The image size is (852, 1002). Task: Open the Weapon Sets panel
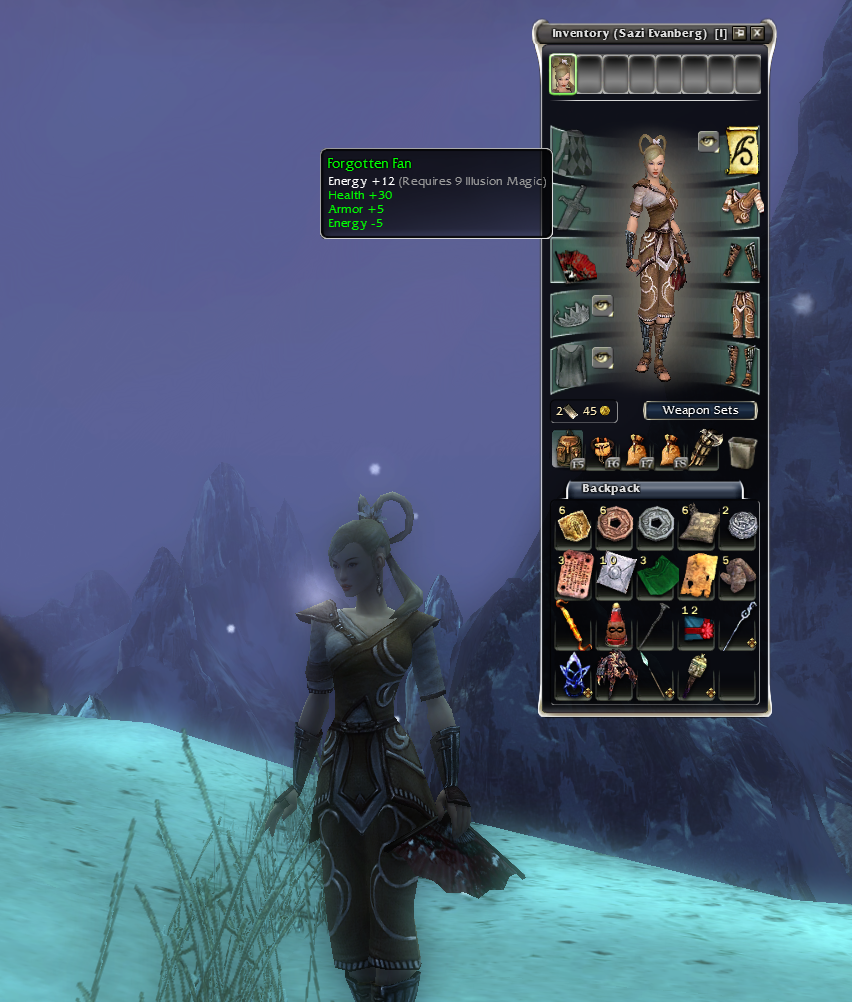(700, 410)
